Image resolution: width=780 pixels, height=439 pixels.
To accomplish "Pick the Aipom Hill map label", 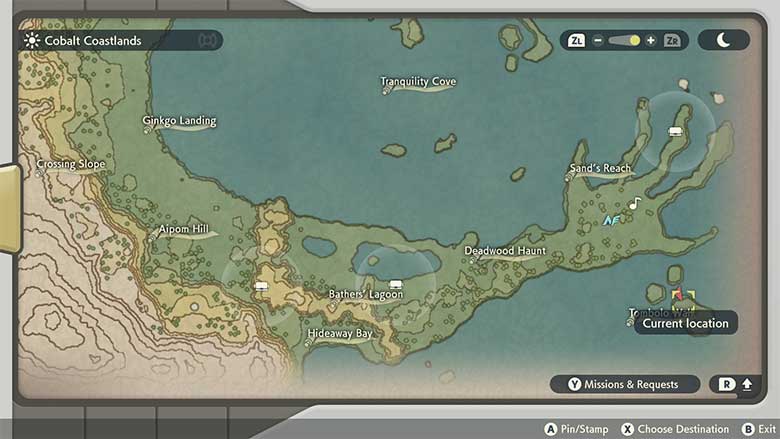I will click(x=183, y=230).
